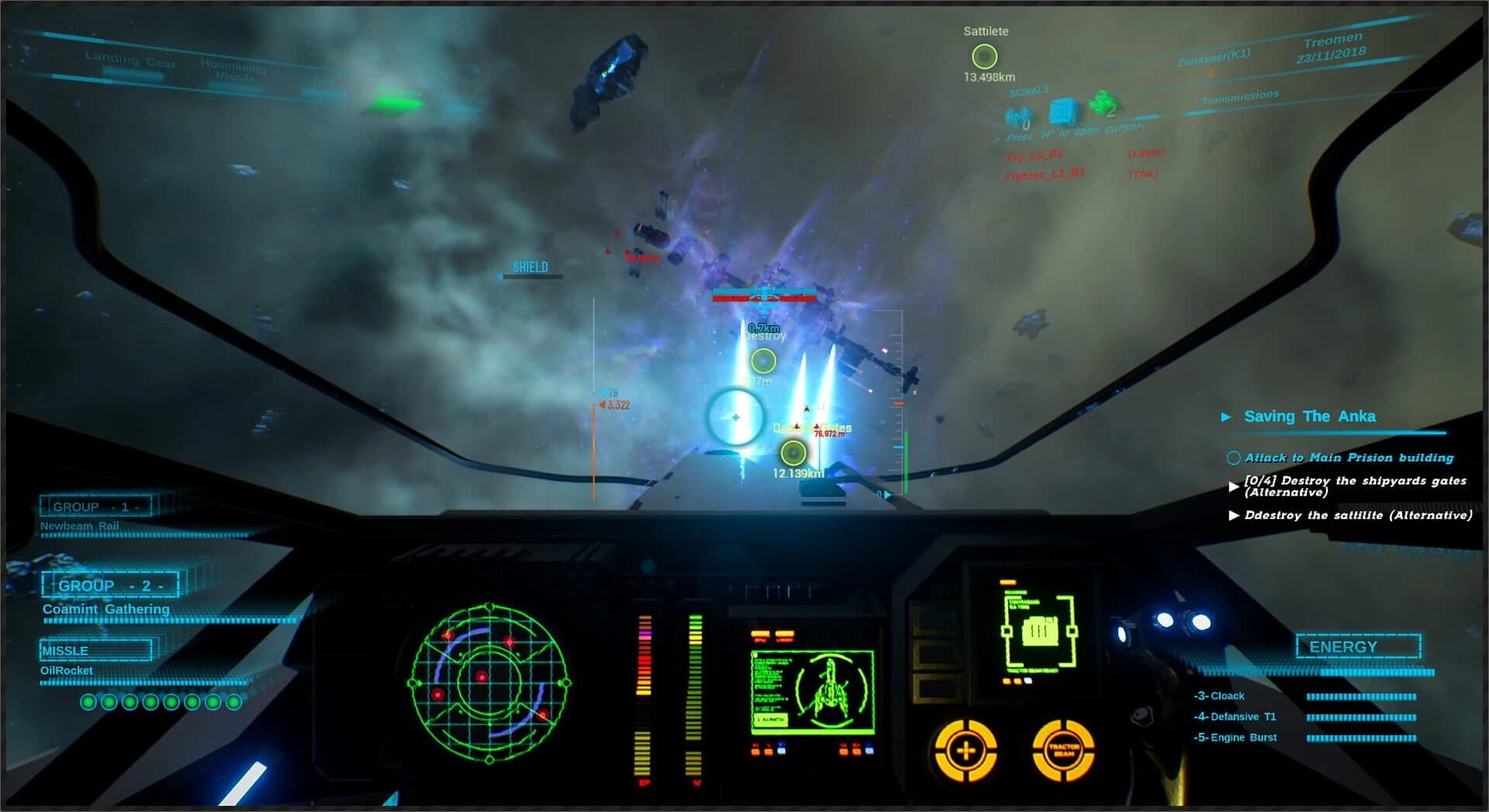Select the OilRocket missile slot
1489x812 pixels.
point(66,670)
